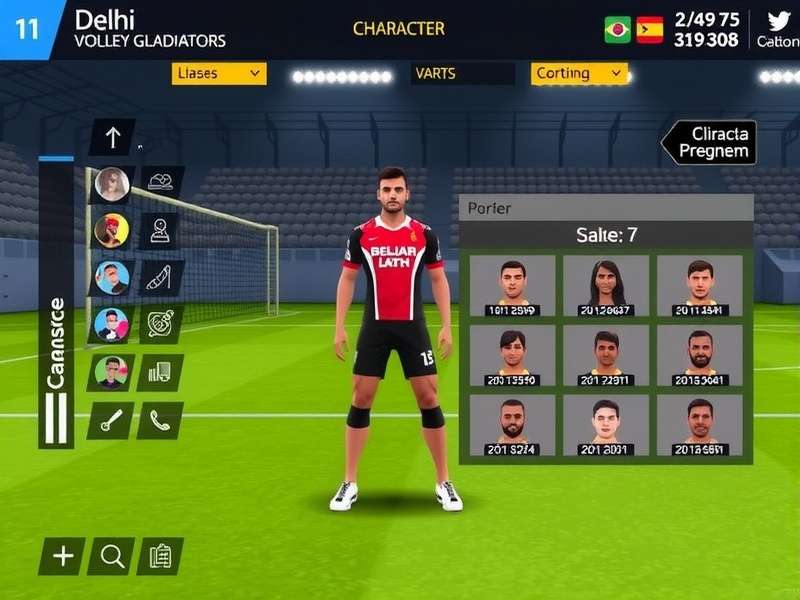Select the yellow-background avatar with red hair
Image resolution: width=800 pixels, height=600 pixels.
point(111,231)
